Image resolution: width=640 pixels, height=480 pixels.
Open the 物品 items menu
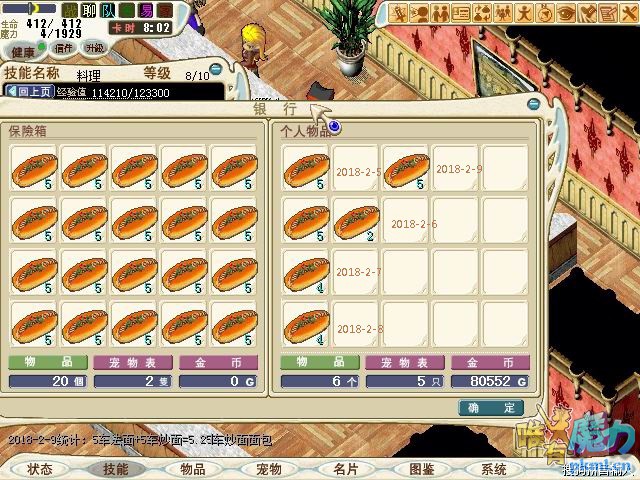point(193,468)
